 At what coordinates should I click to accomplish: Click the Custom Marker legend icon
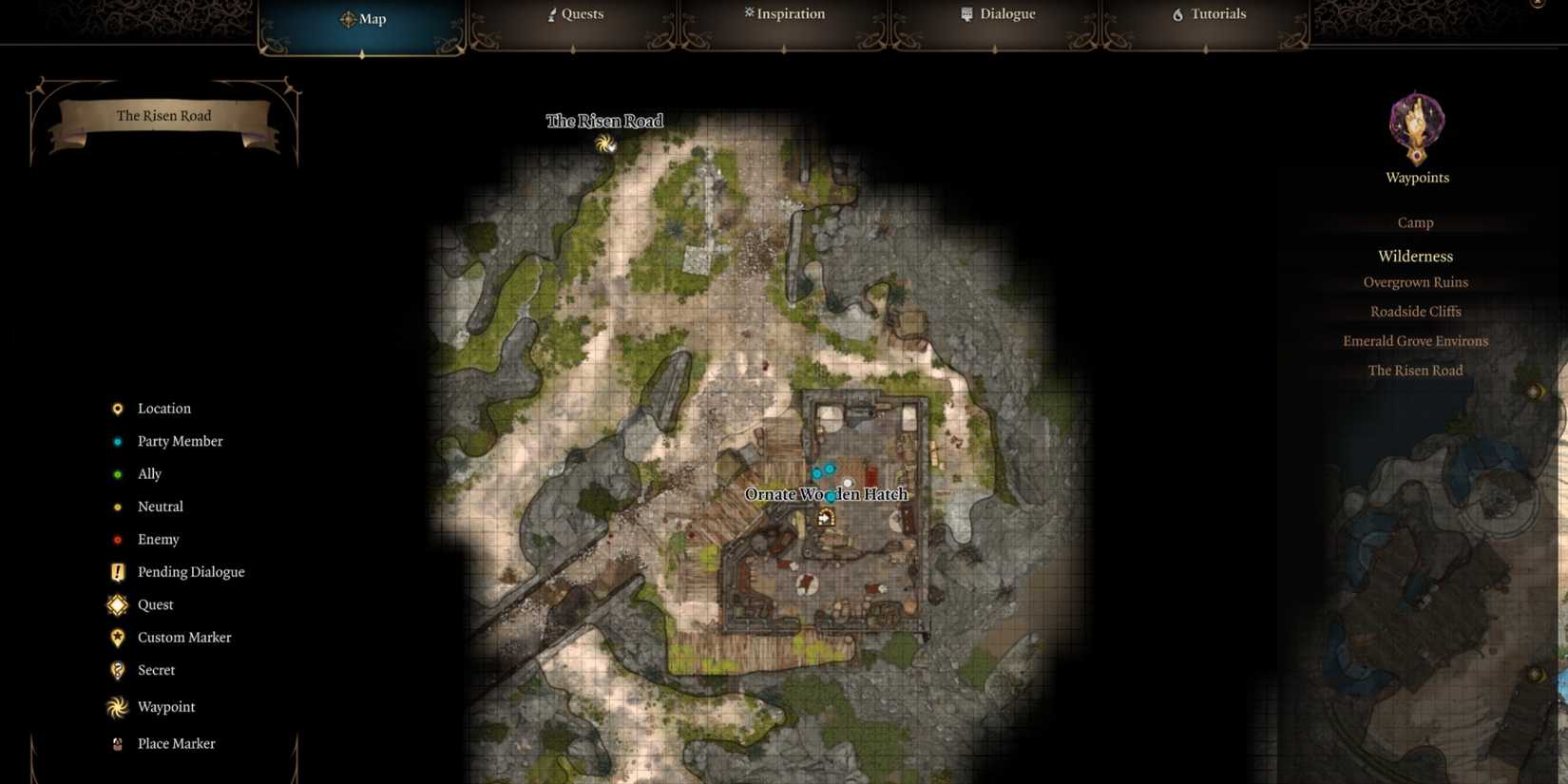pos(117,637)
